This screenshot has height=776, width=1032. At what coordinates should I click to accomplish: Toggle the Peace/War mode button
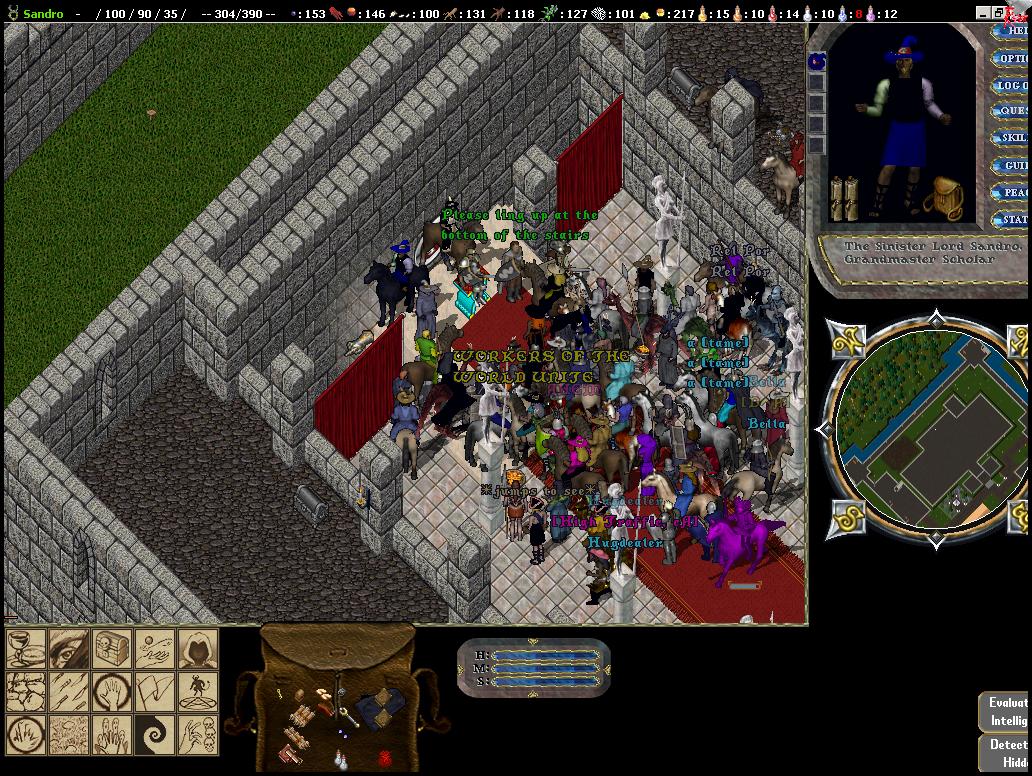click(1014, 192)
